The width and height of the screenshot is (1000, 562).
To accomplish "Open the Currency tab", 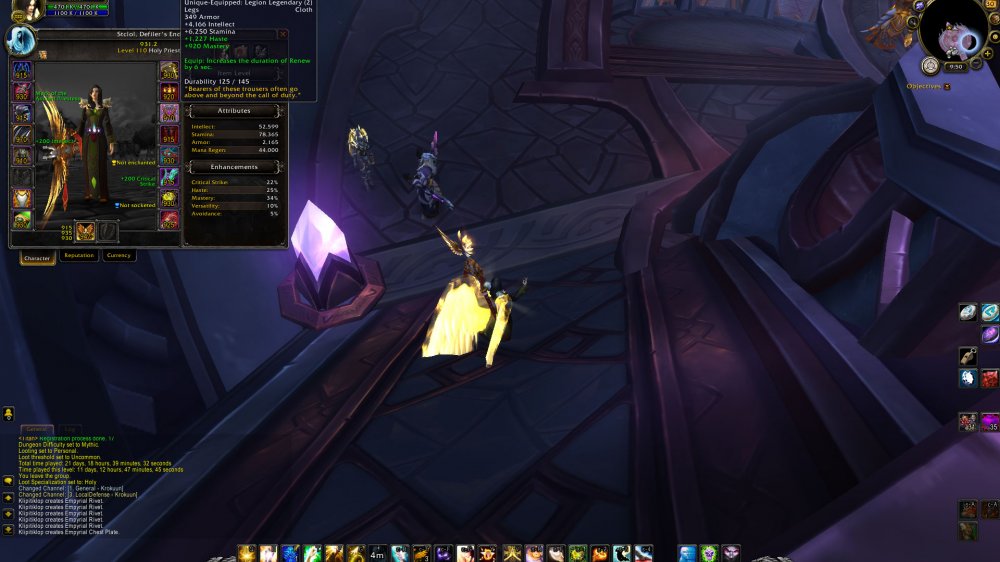I will pos(119,256).
